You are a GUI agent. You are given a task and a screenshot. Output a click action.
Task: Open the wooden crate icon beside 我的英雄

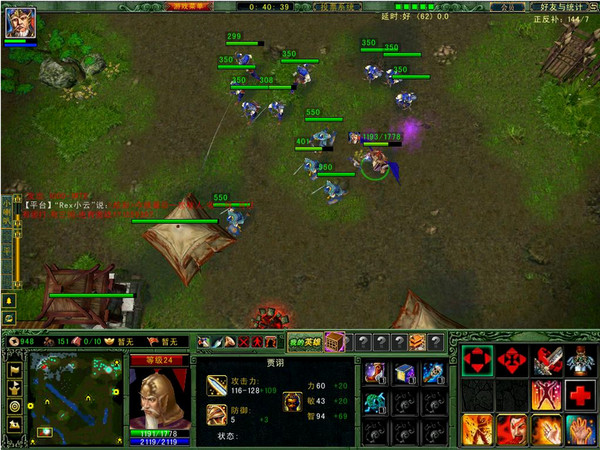click(334, 342)
